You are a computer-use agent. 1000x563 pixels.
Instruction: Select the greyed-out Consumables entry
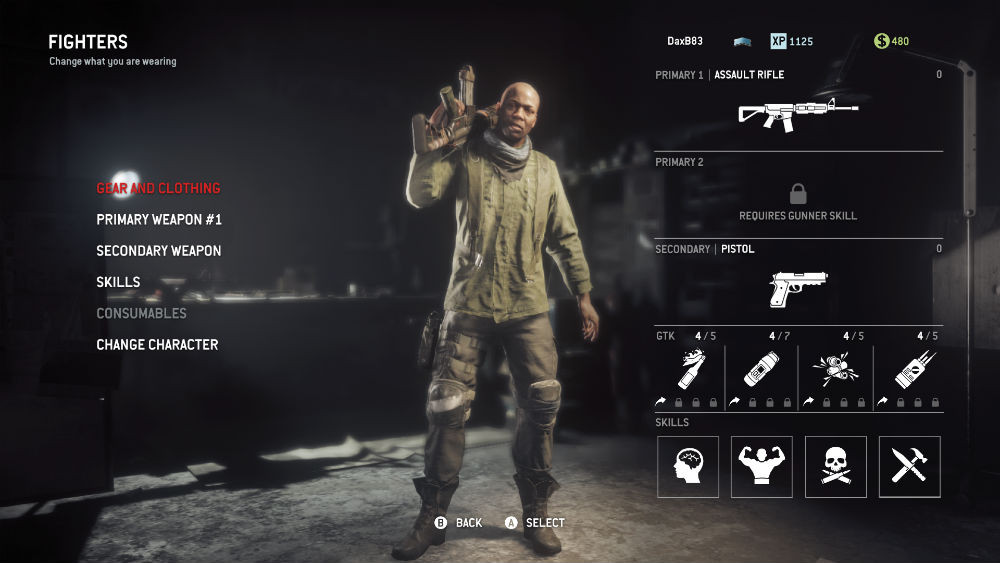click(141, 313)
